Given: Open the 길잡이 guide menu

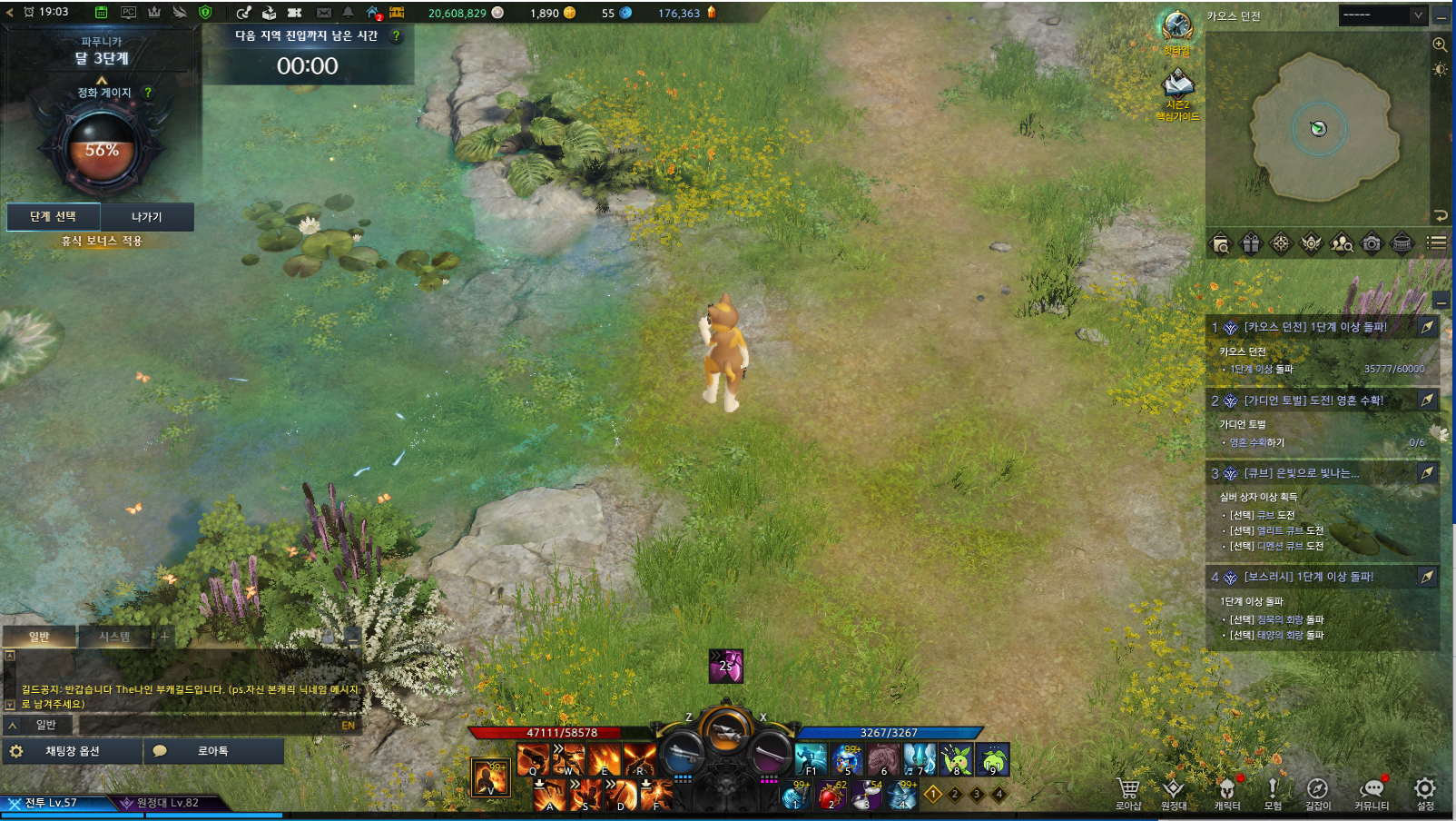Looking at the screenshot, I should [1317, 790].
